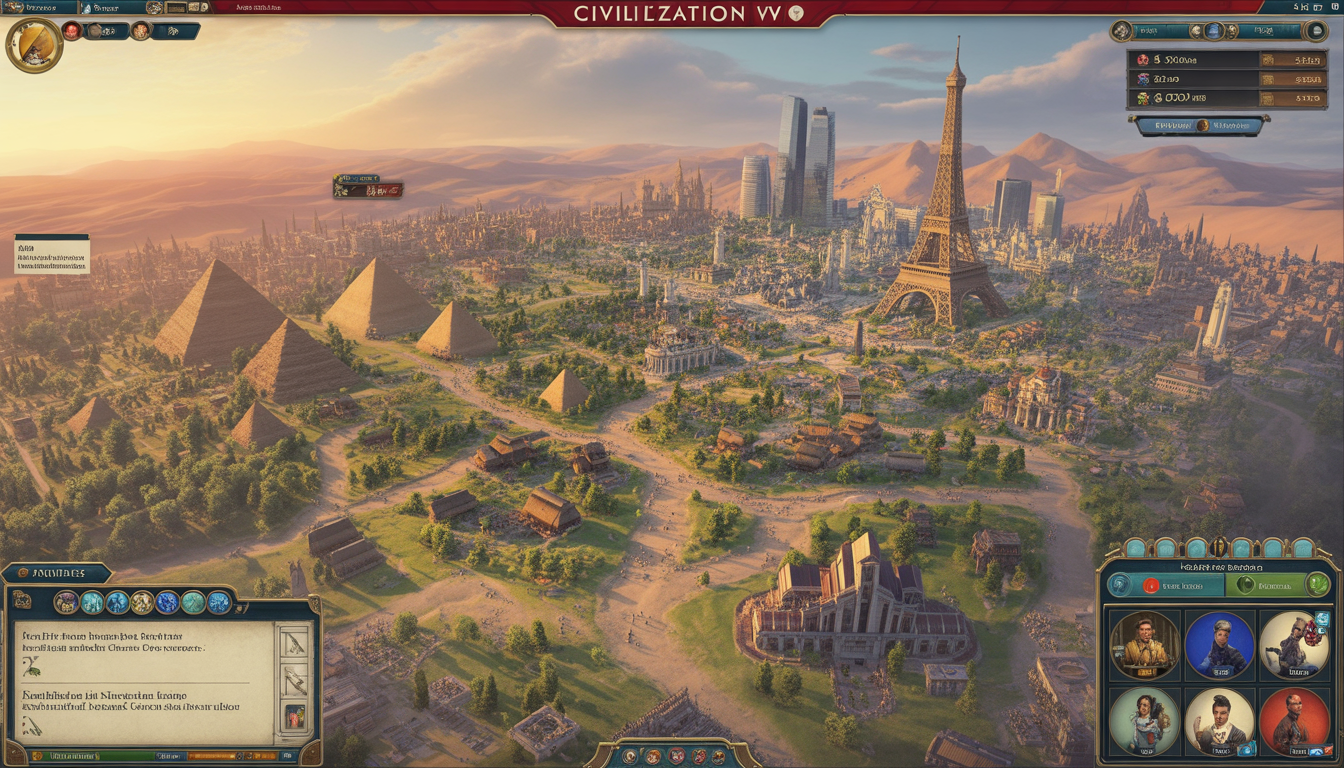1344x768 pixels.
Task: Choose the leader with the dark topknot
Action: tap(1219, 721)
